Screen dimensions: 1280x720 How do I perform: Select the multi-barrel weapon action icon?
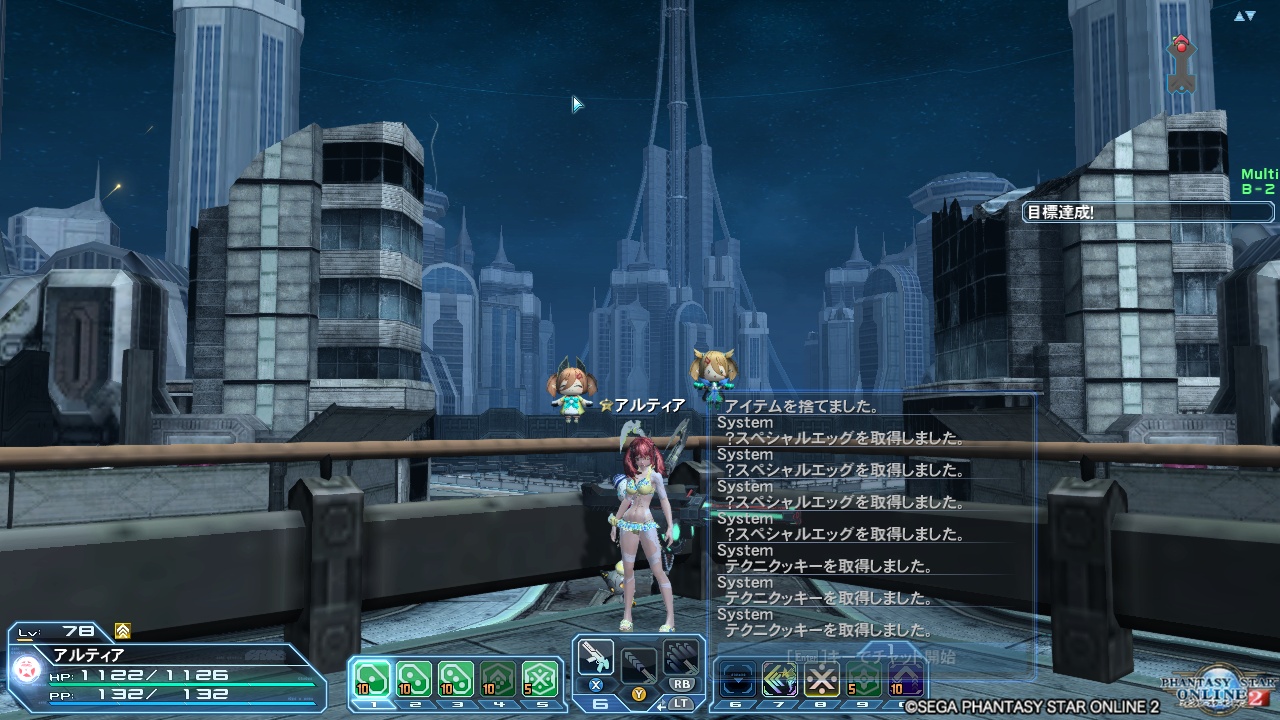click(x=681, y=657)
